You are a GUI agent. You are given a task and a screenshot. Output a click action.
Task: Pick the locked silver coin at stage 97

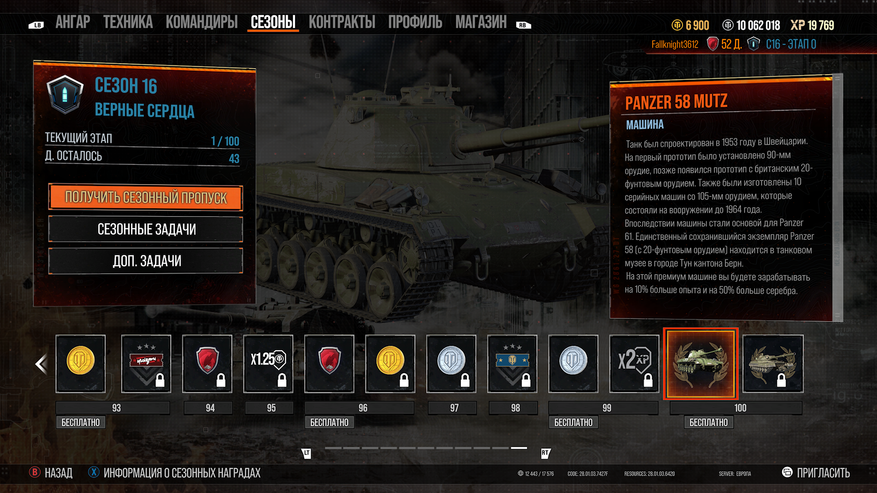coord(451,364)
